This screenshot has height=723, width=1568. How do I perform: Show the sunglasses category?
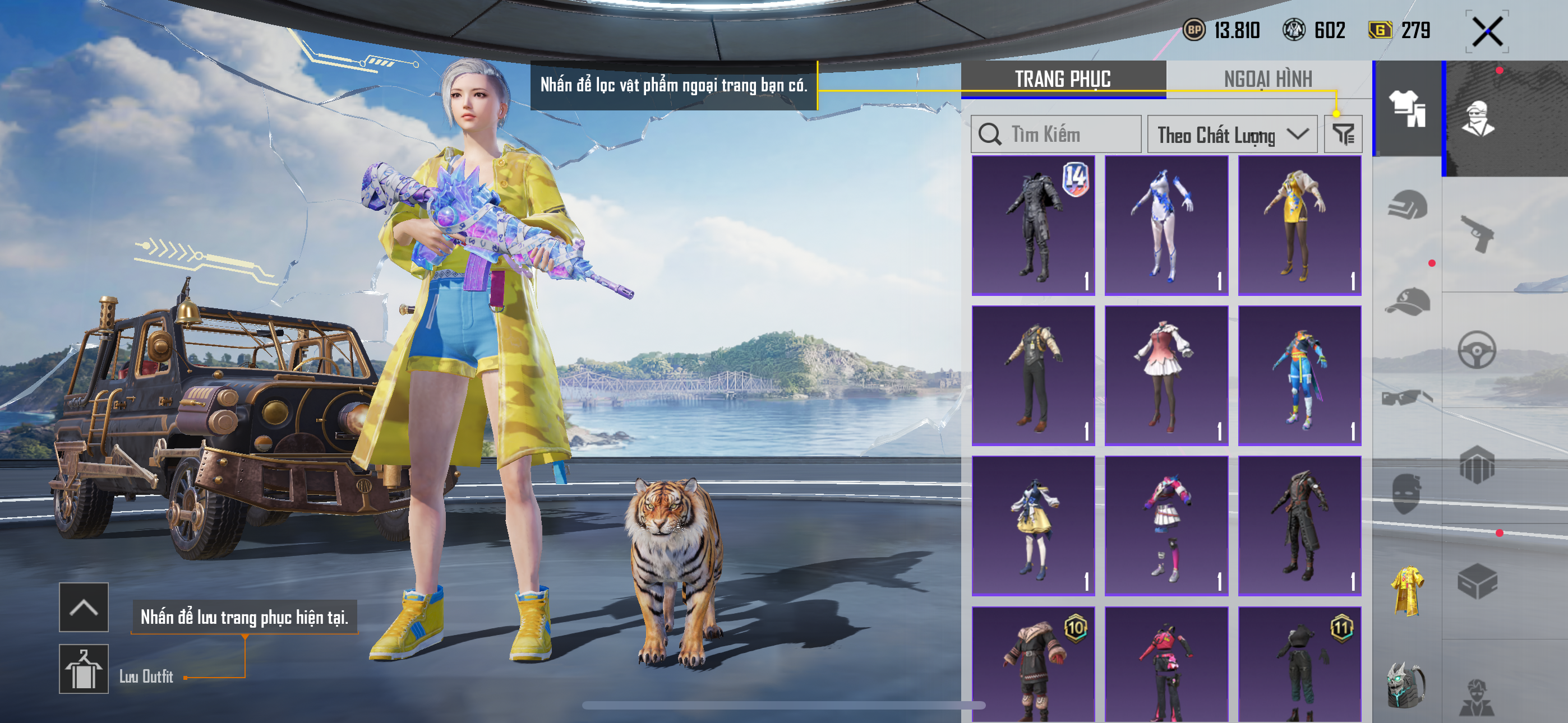pos(1406,398)
